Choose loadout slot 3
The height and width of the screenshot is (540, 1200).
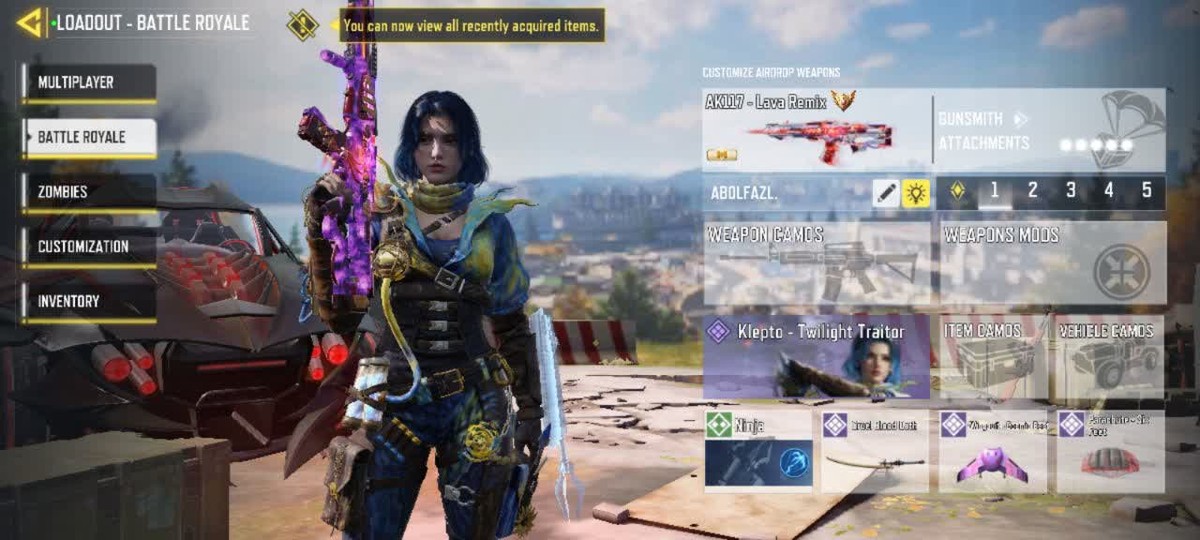click(x=1071, y=191)
